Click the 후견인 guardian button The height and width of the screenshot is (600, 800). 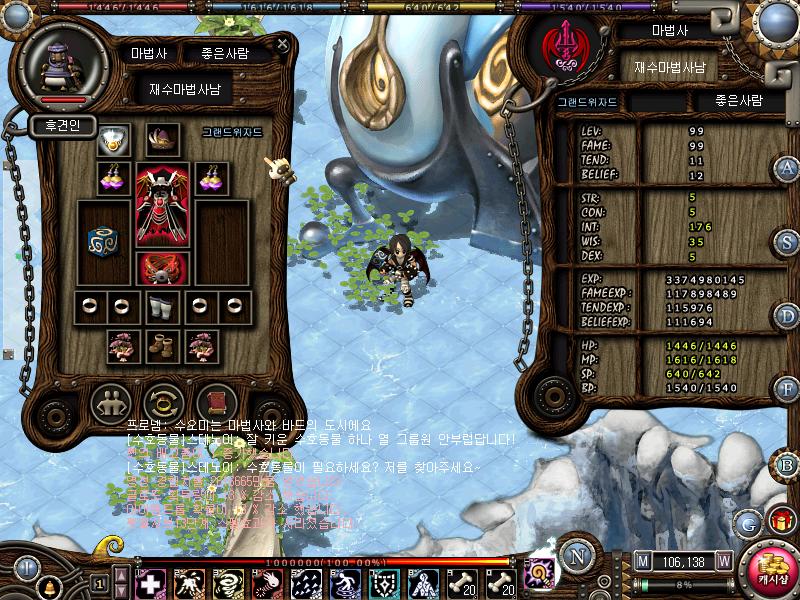point(62,126)
